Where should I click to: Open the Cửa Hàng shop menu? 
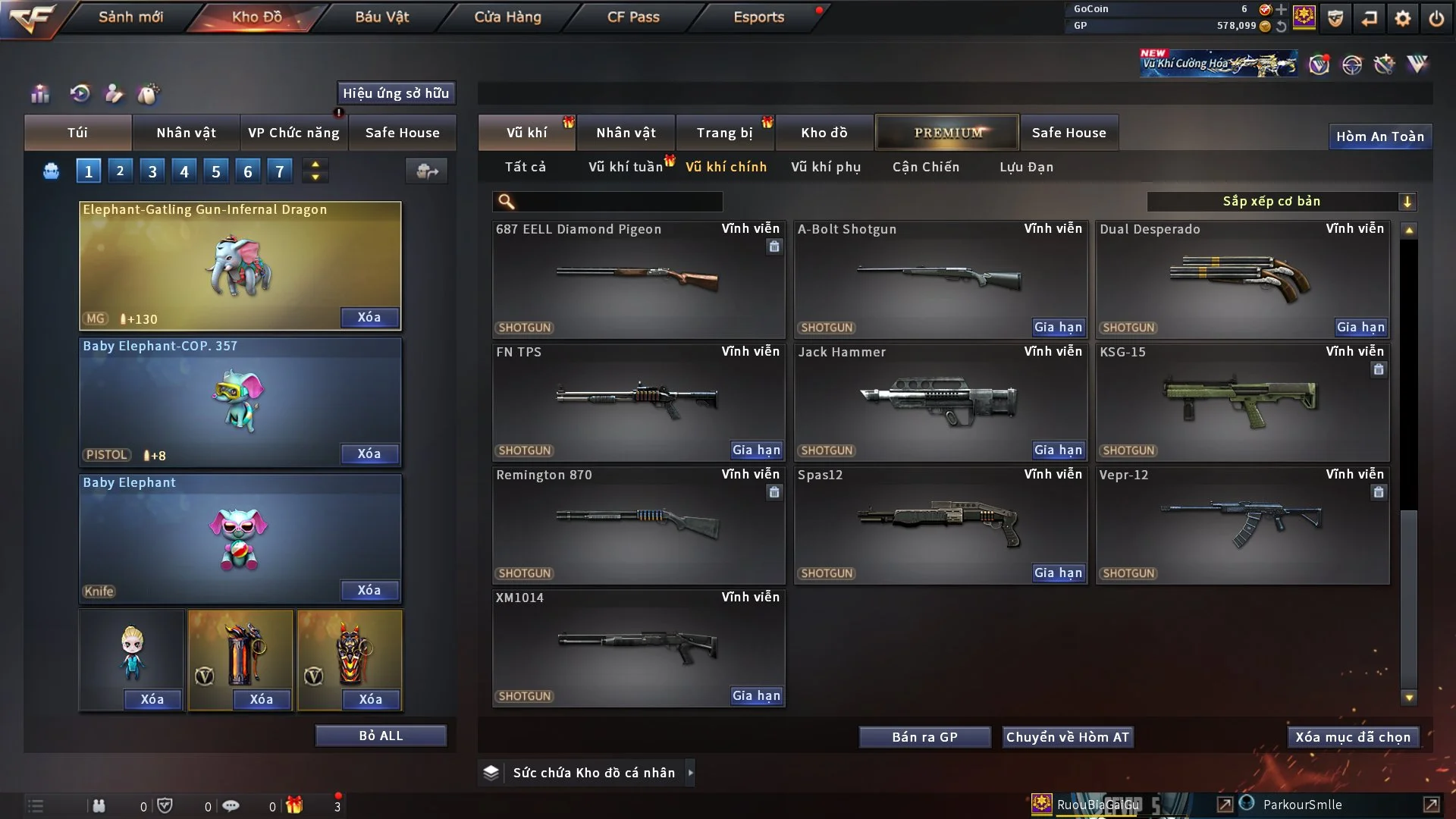click(x=507, y=17)
